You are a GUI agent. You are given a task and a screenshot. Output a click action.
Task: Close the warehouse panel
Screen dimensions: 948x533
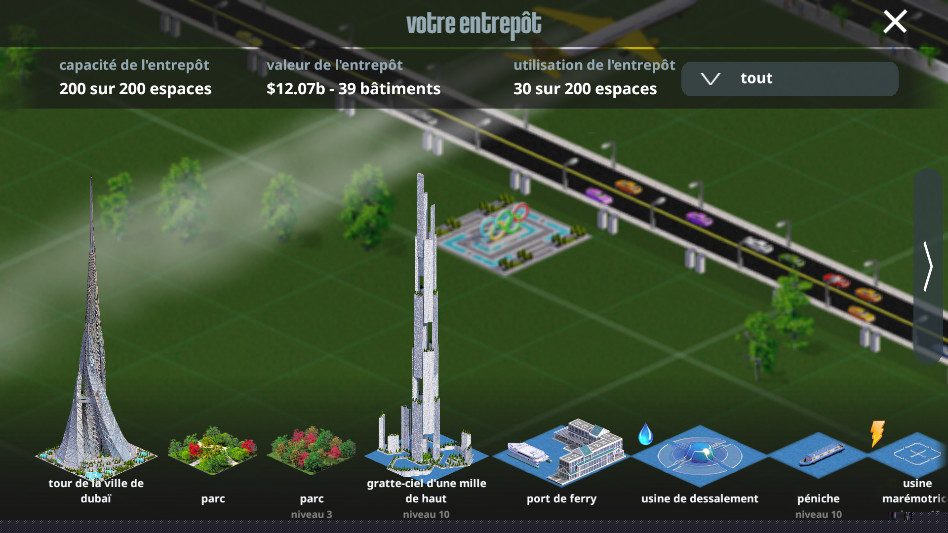pos(894,21)
